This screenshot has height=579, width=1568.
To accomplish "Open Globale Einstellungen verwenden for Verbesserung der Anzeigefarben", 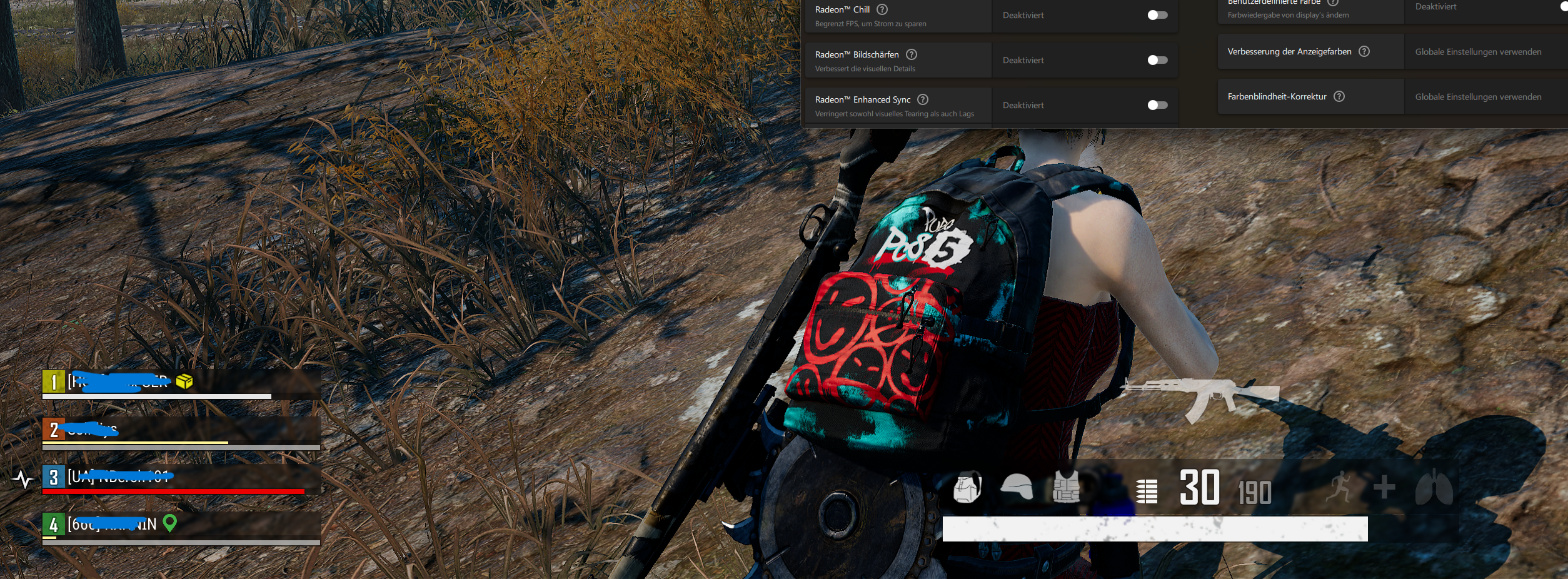I will click(1478, 51).
